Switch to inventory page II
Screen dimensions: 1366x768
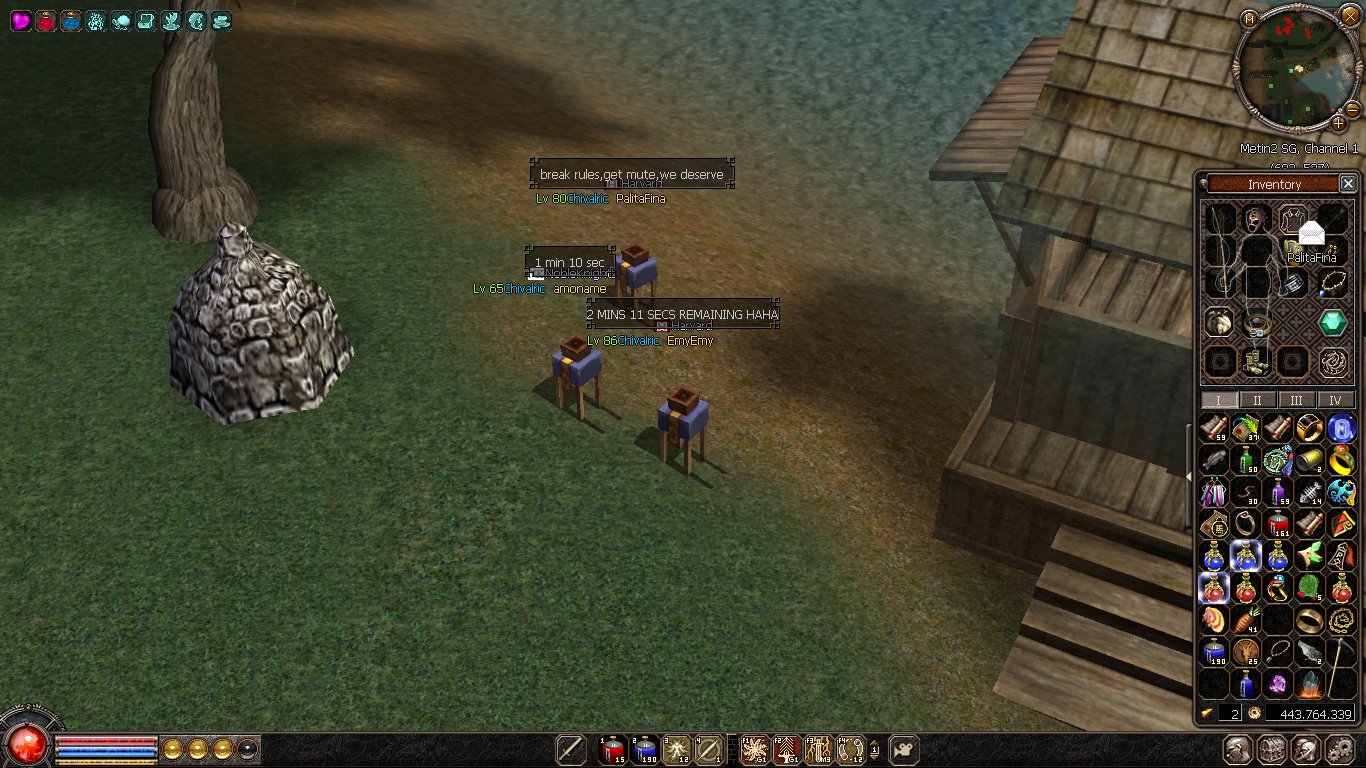click(1257, 400)
